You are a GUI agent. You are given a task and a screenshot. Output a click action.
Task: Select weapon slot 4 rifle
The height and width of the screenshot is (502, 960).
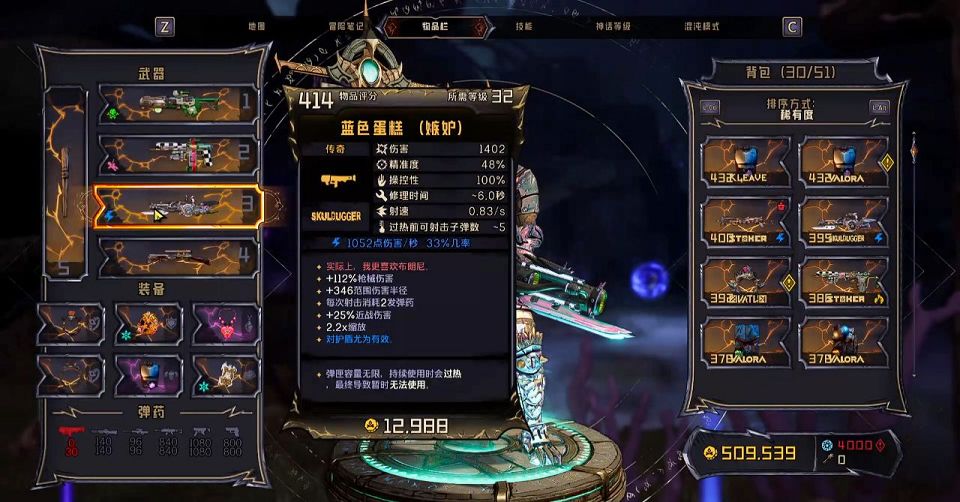pos(178,258)
